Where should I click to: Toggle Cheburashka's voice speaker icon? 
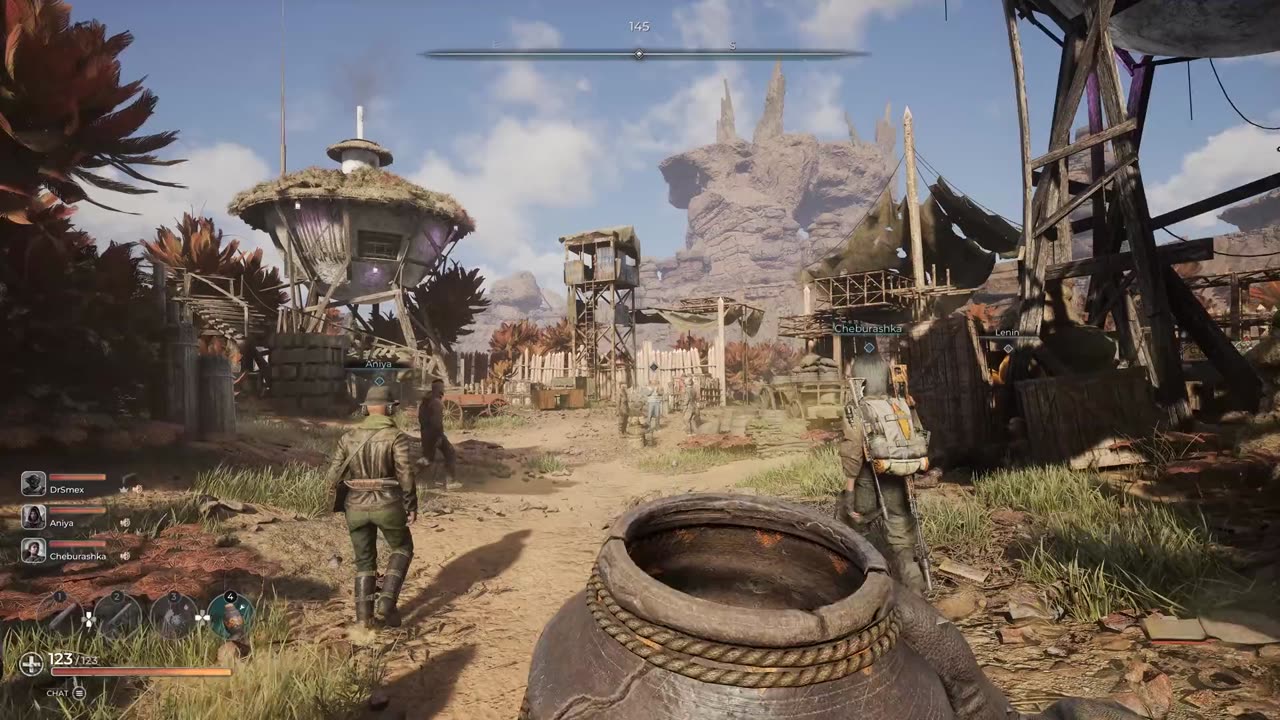[125, 556]
